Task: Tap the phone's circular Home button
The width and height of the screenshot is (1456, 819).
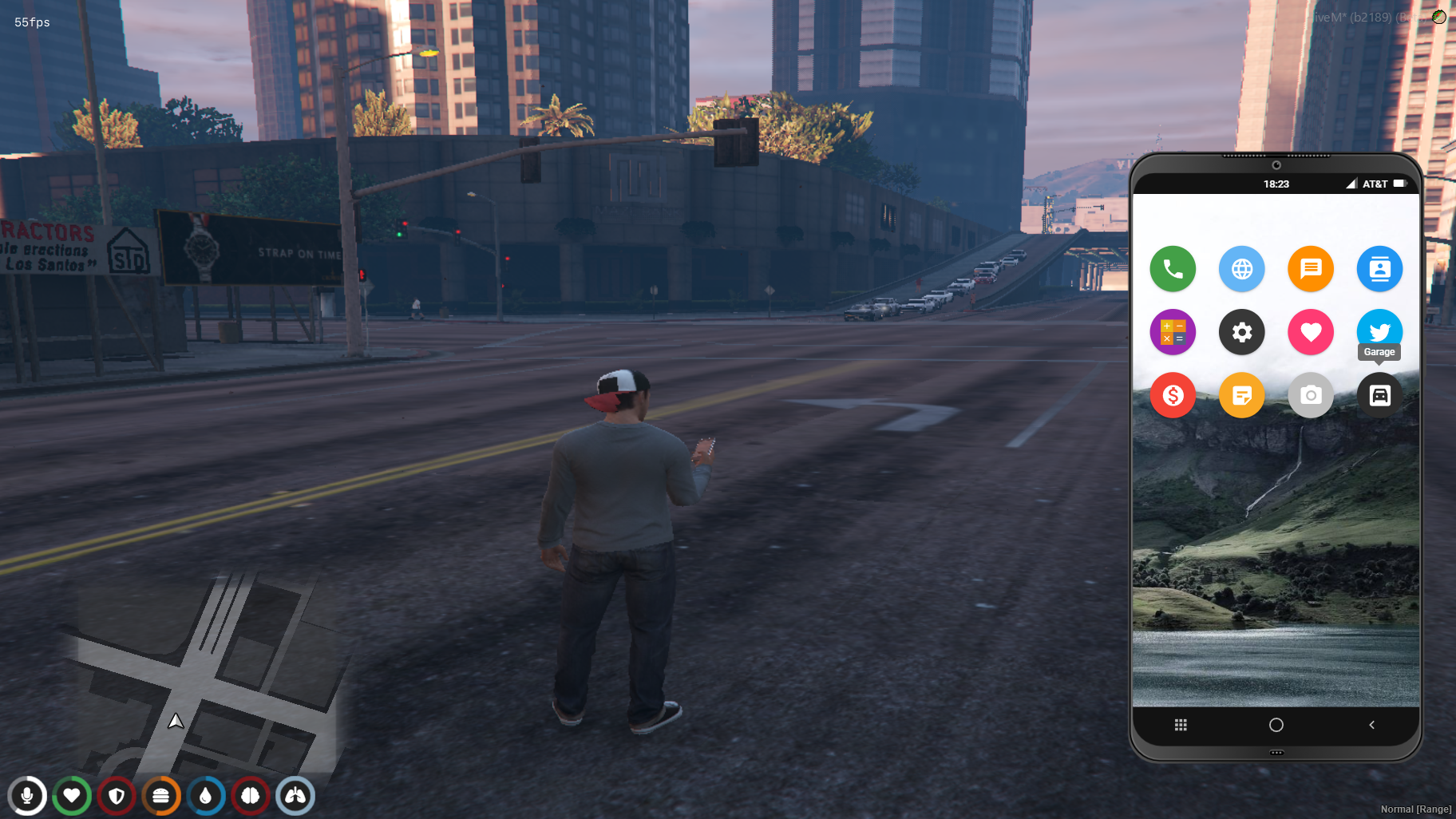Action: [x=1276, y=725]
